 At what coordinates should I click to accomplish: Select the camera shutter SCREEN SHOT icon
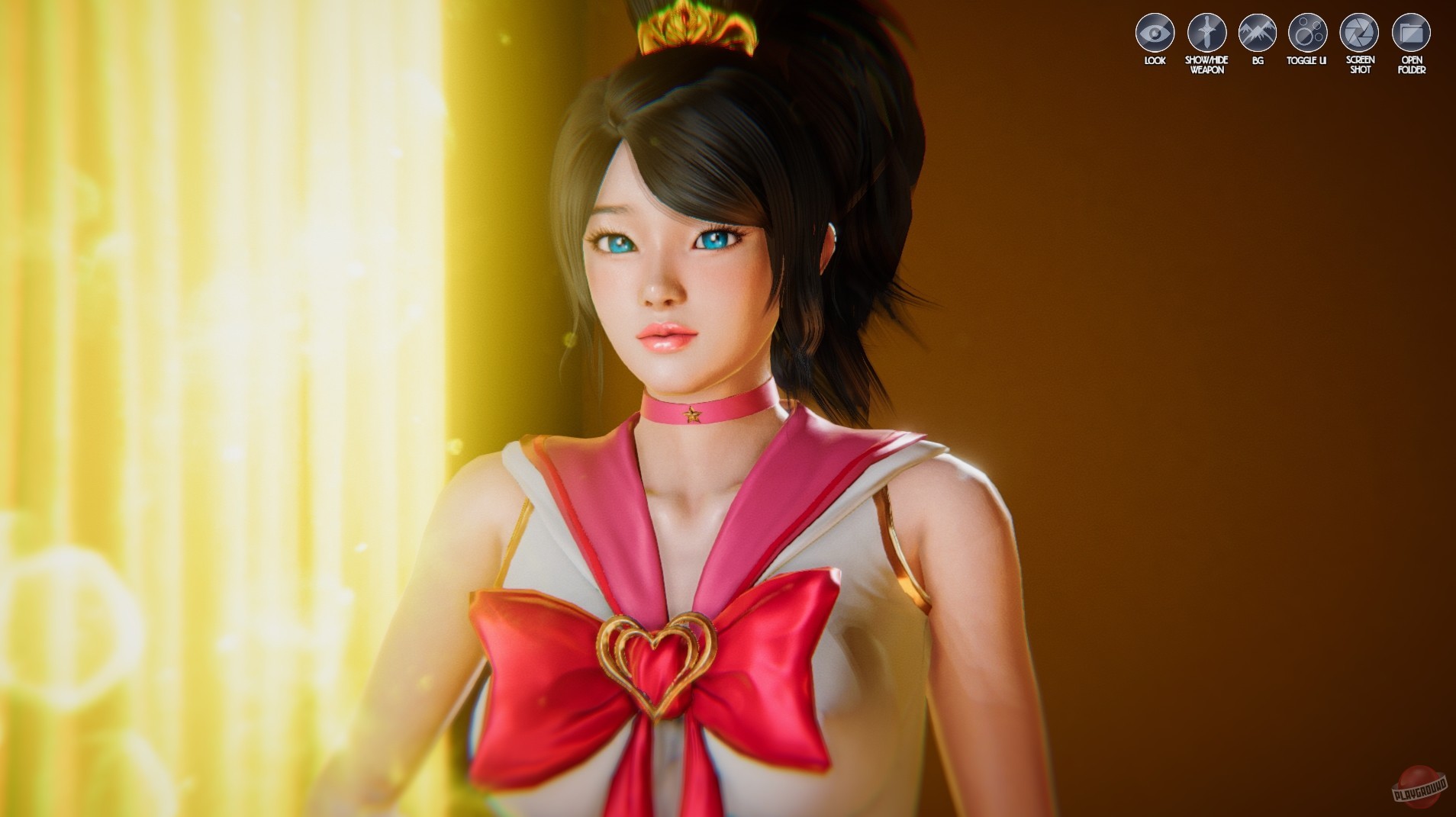1361,33
